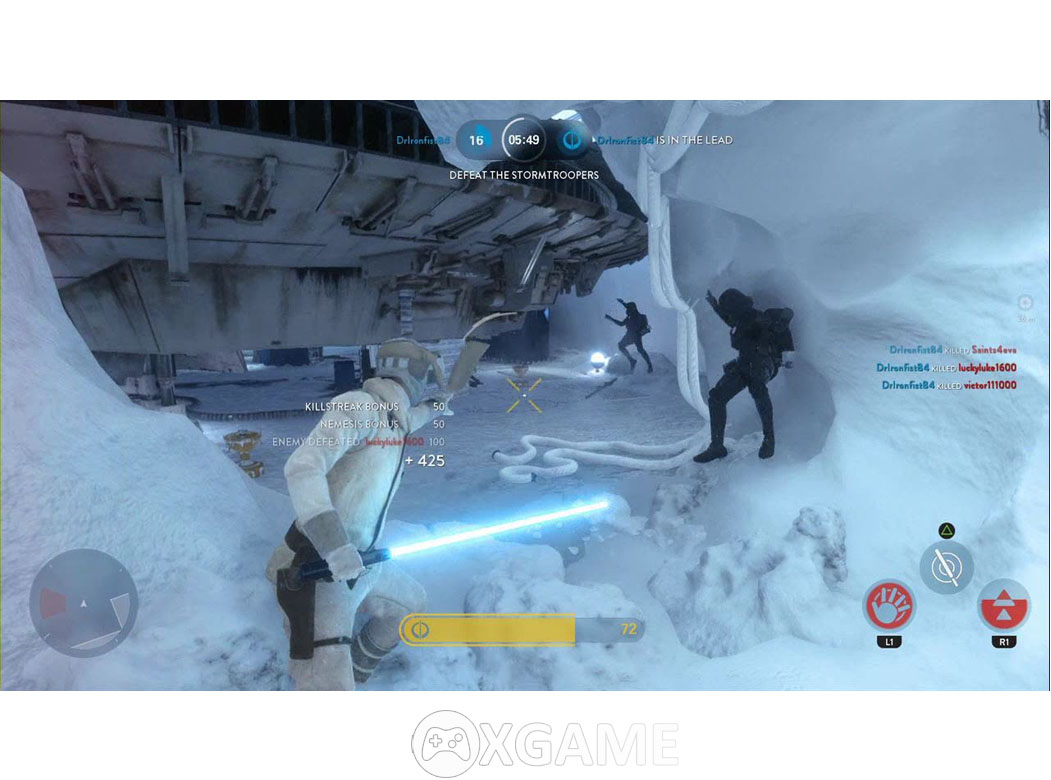Trigger the lightsaber ability icon

pos(946,568)
